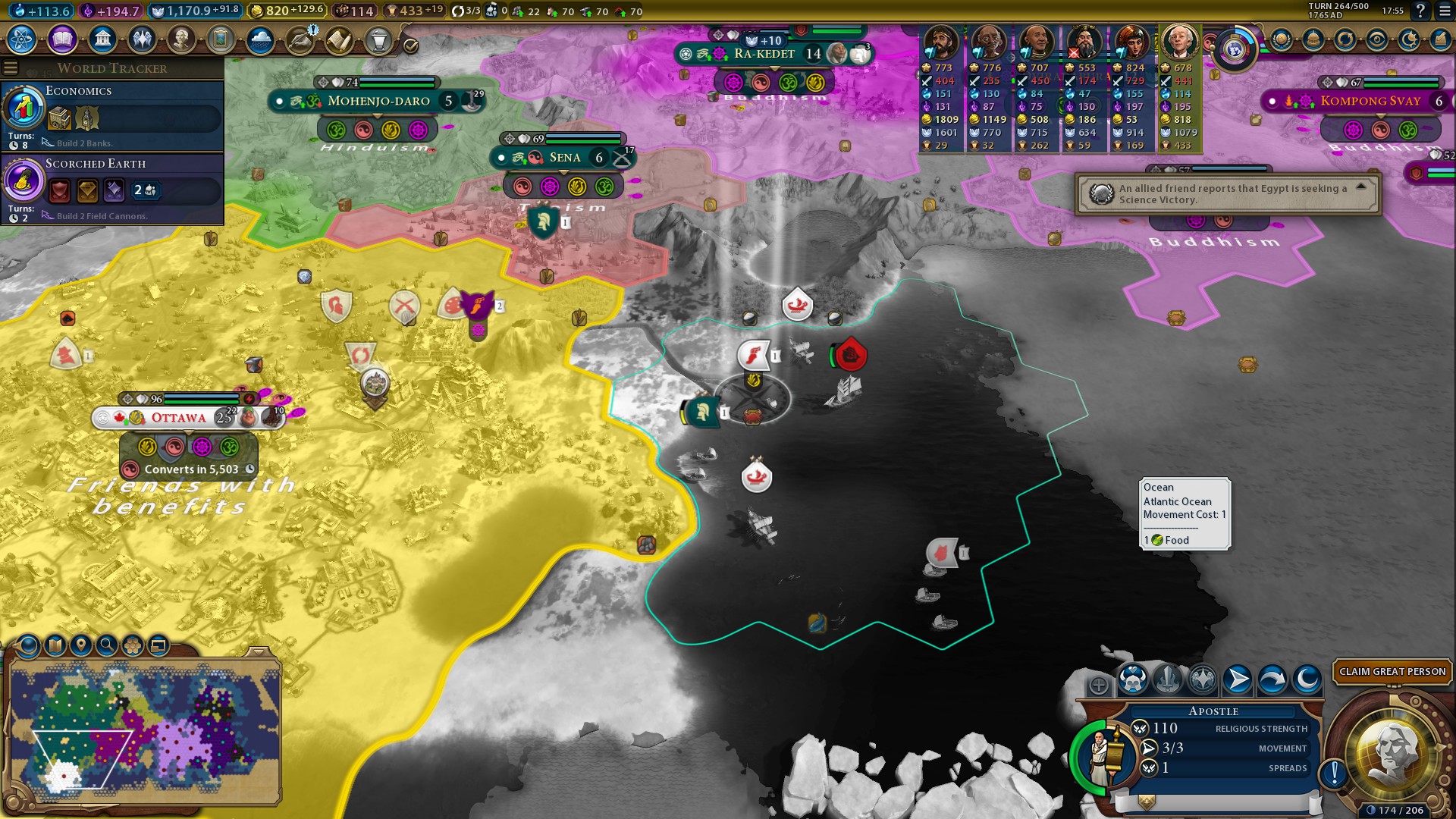Open the Civics tree book icon
Image resolution: width=1456 pixels, height=819 pixels.
pos(62,39)
